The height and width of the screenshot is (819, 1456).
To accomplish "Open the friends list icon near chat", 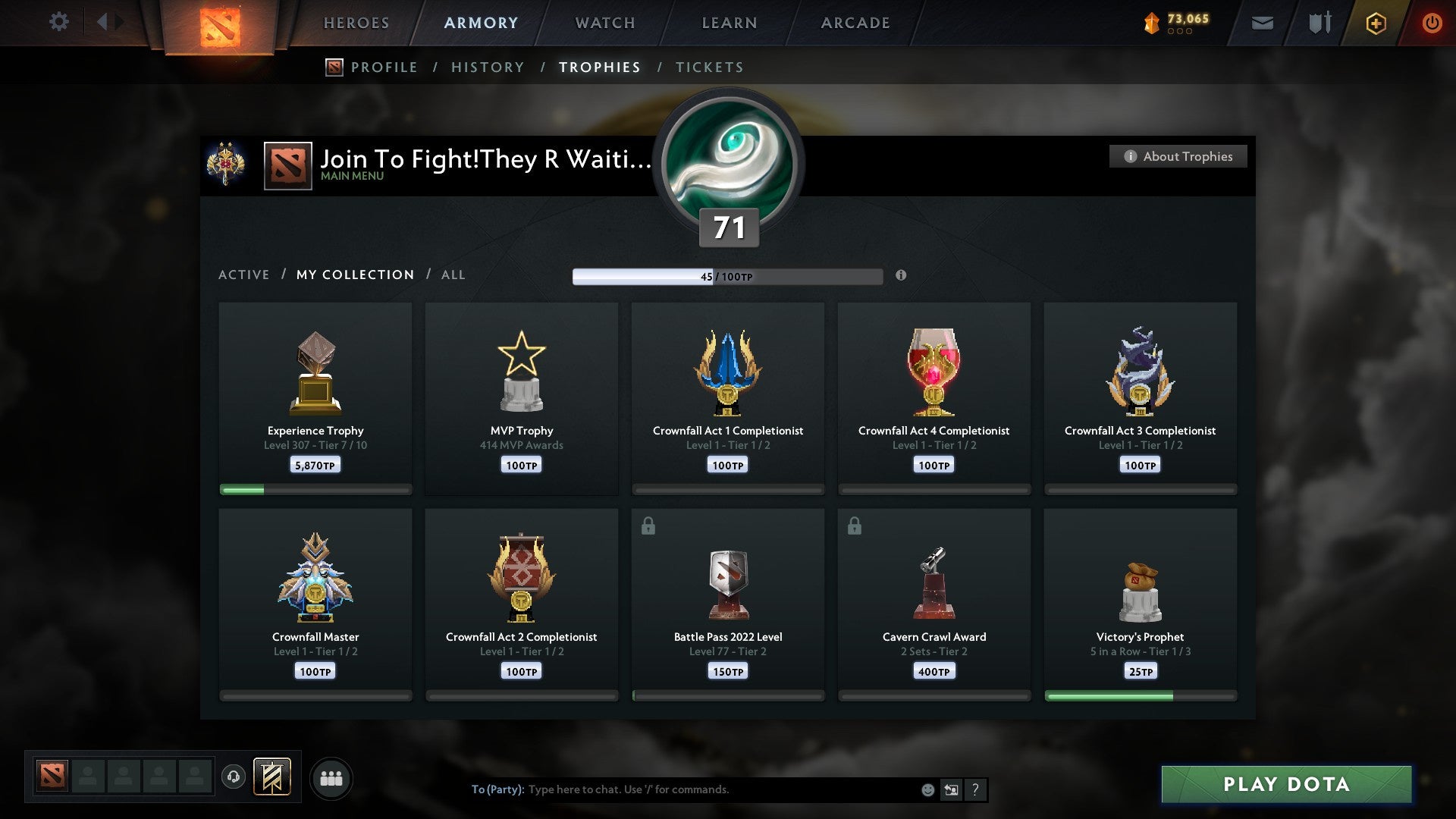I will [x=331, y=777].
